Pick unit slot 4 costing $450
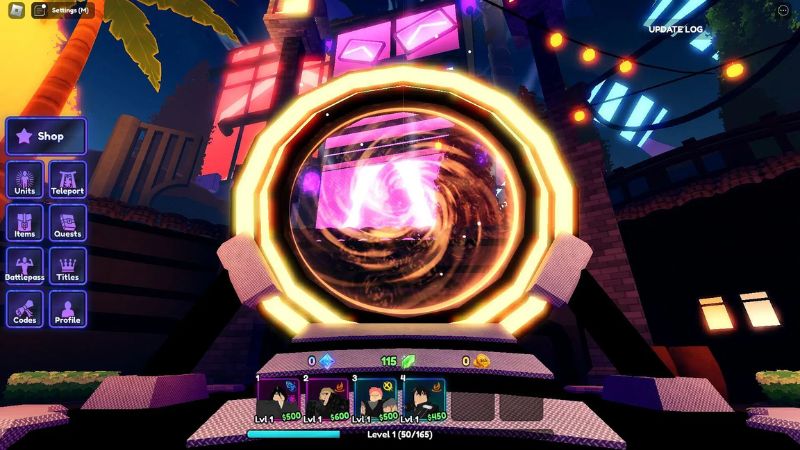The height and width of the screenshot is (450, 800). pos(423,400)
